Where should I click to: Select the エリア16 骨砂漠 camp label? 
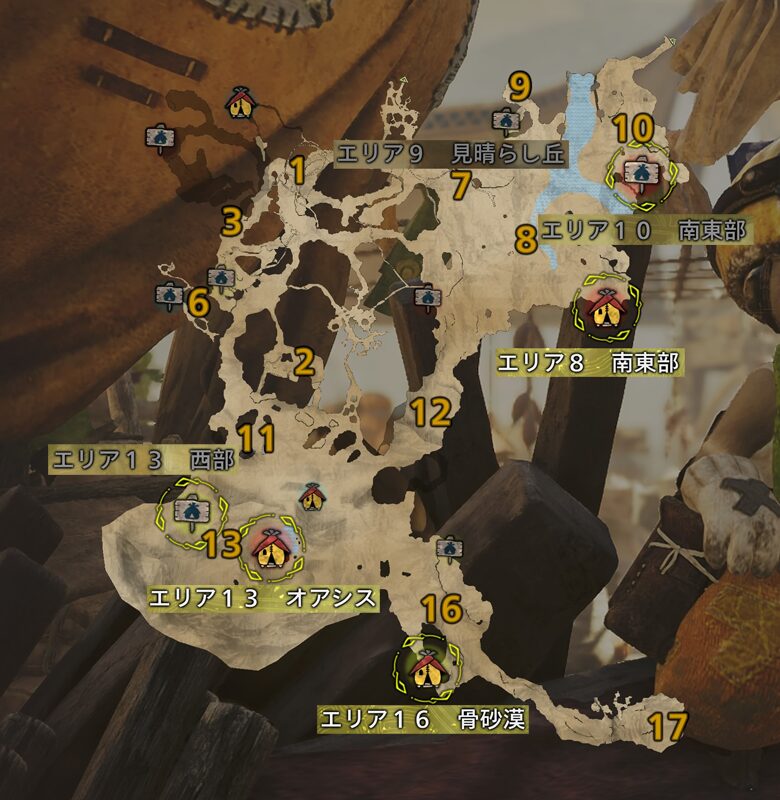click(x=421, y=719)
